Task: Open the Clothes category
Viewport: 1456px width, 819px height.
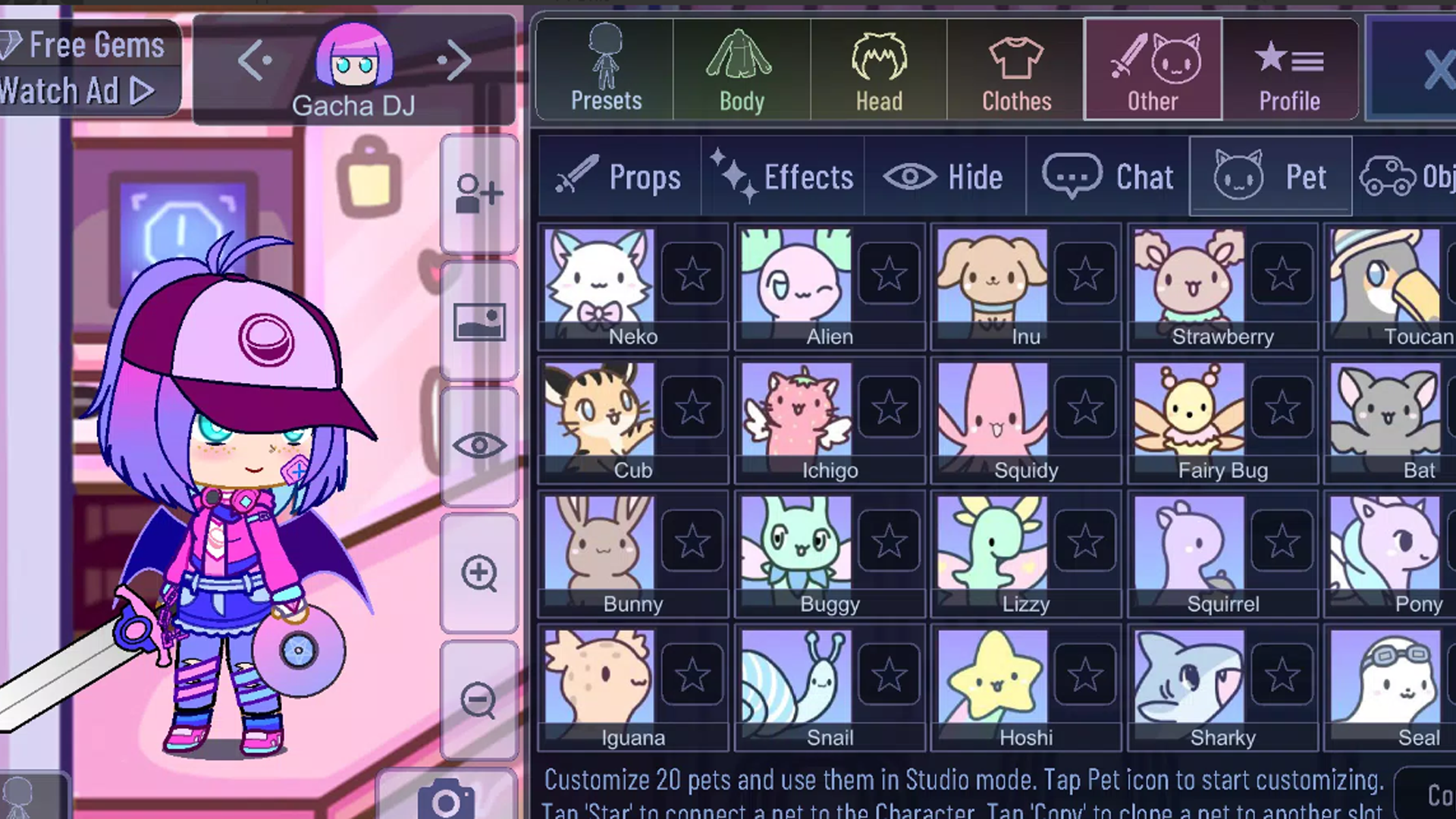Action: click(1015, 68)
